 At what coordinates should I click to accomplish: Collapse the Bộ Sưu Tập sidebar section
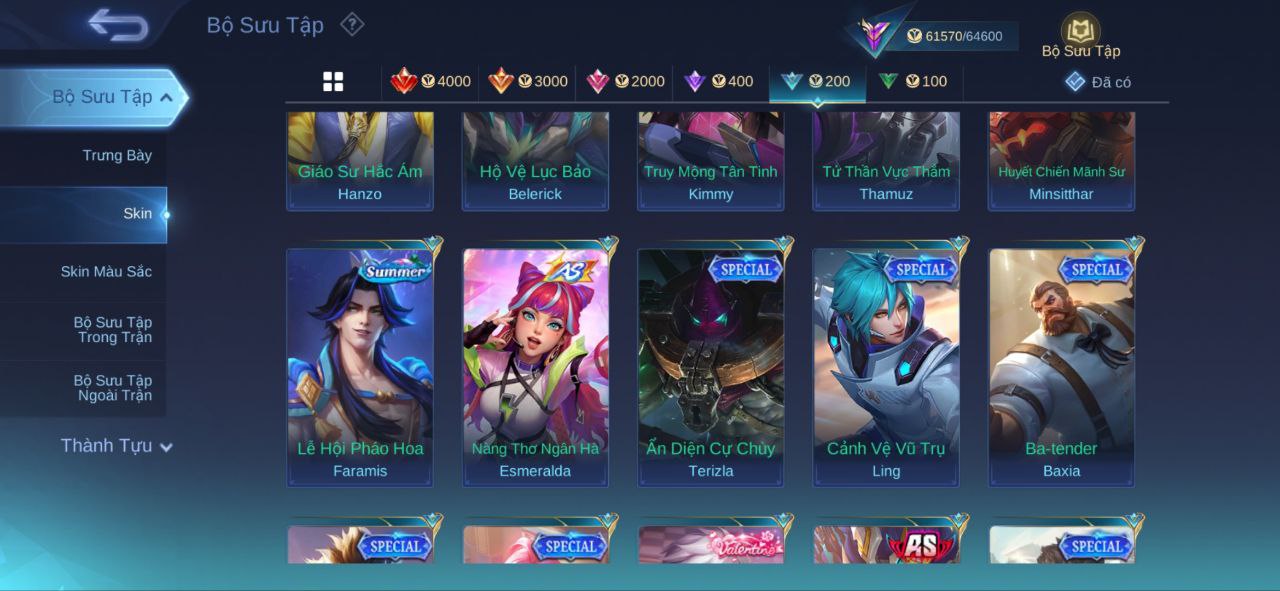click(x=166, y=97)
